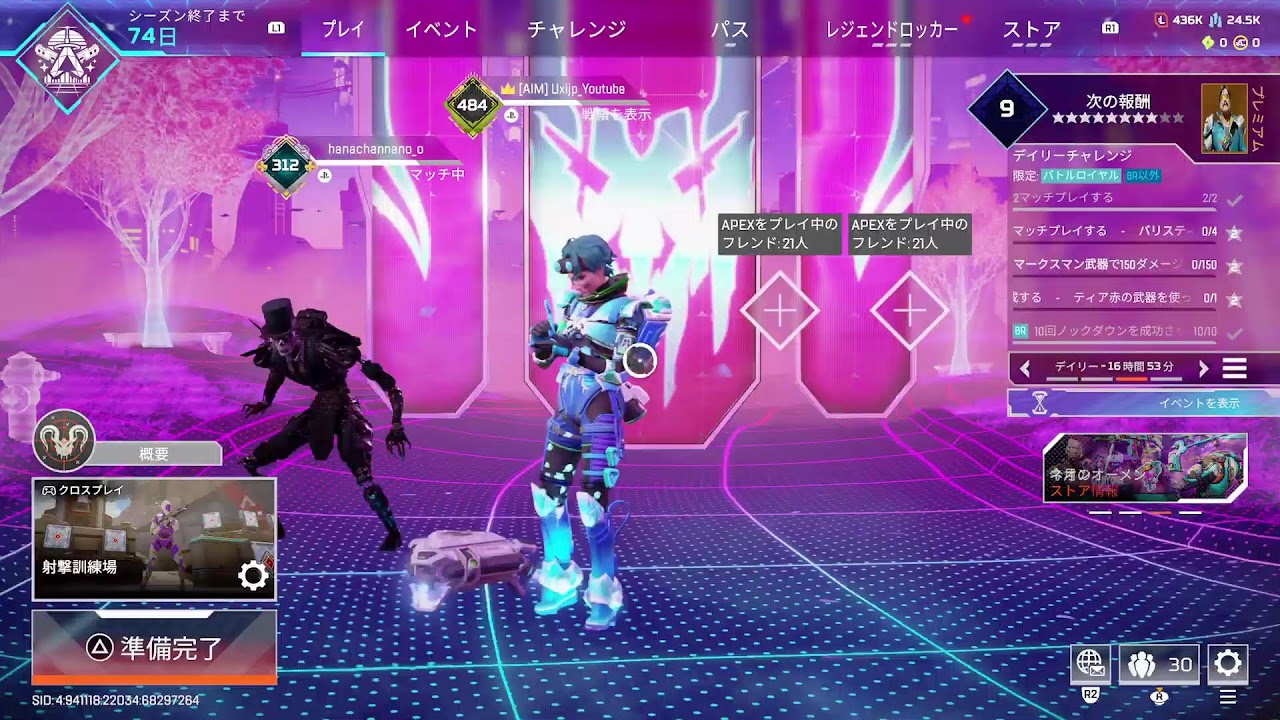Click the hourglass icon next to イベントを表示

click(x=1038, y=402)
